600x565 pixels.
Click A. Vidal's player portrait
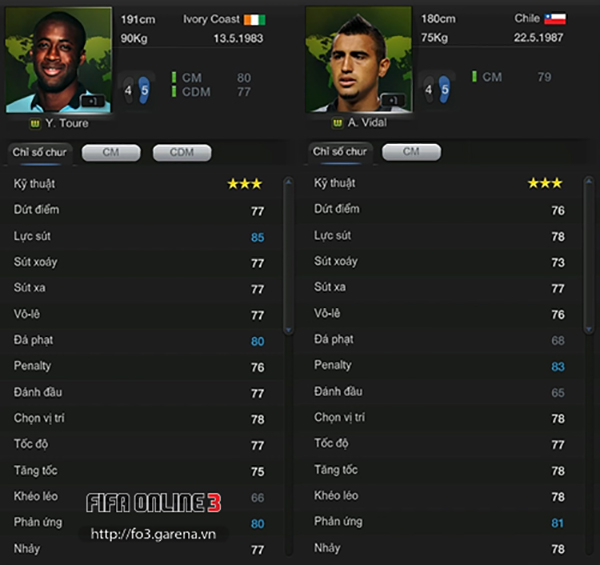tap(358, 58)
